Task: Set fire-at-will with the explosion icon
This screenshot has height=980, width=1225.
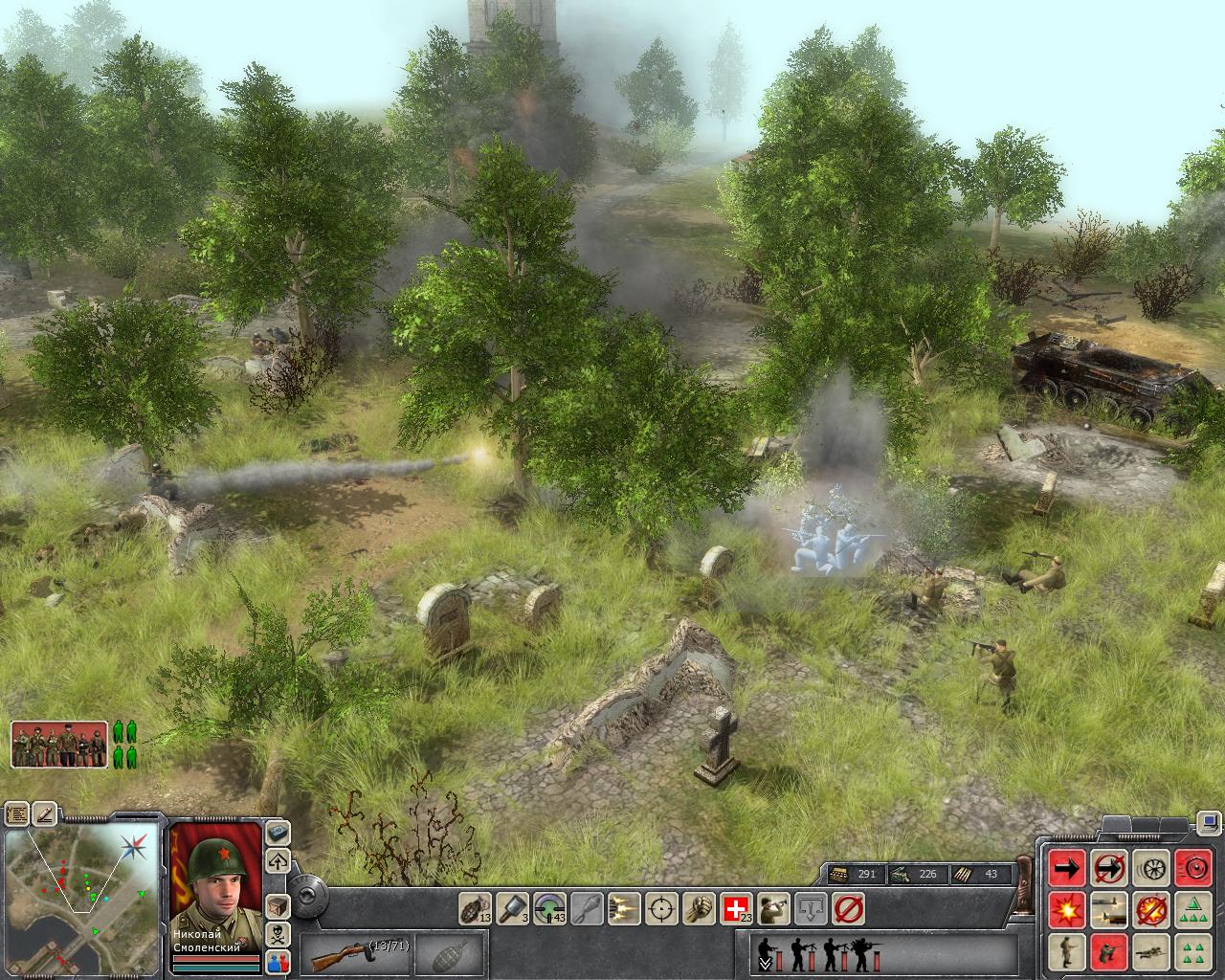Action: (x=1068, y=908)
